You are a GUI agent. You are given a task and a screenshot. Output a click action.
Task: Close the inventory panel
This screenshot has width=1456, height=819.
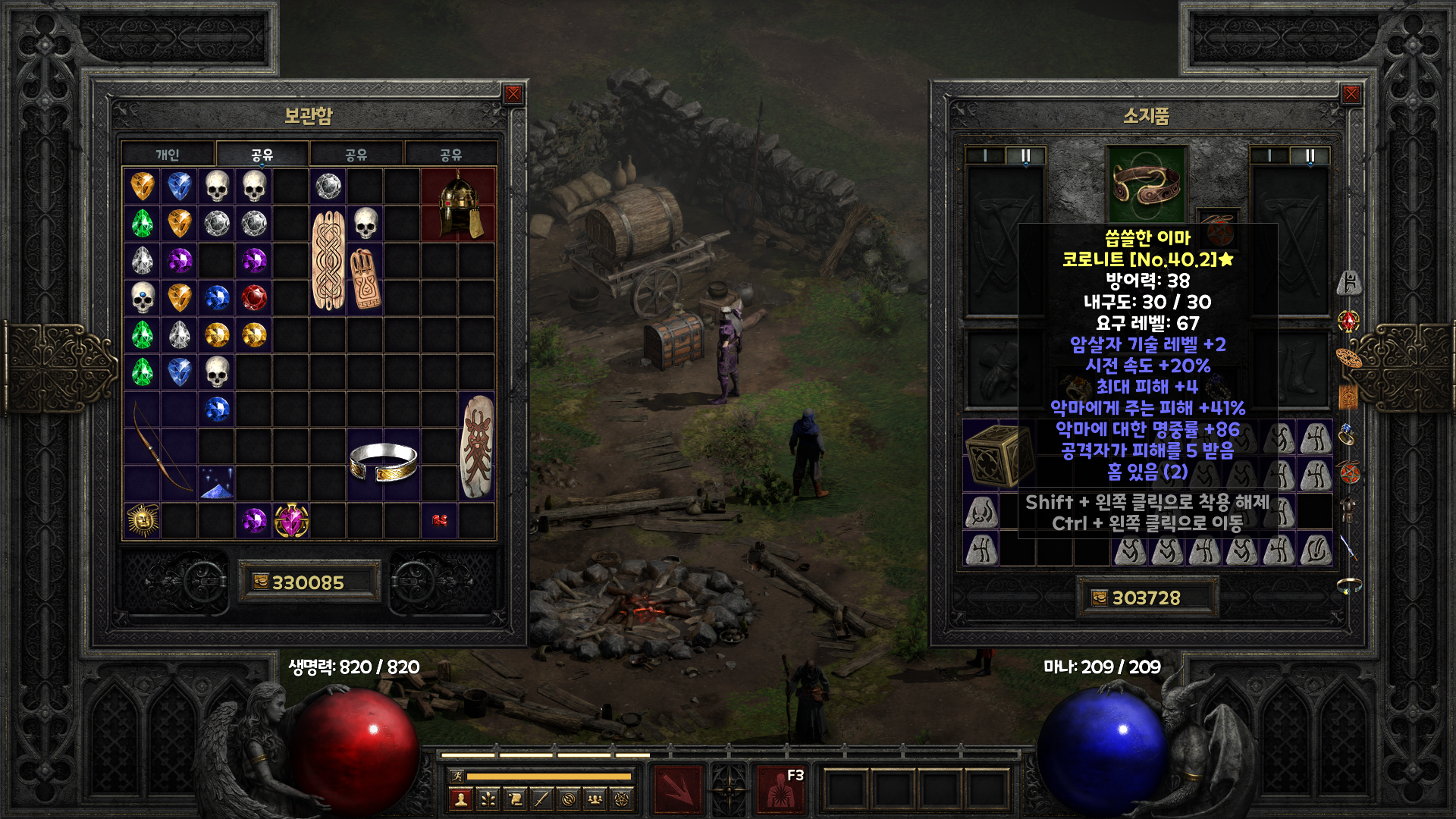(x=1351, y=94)
